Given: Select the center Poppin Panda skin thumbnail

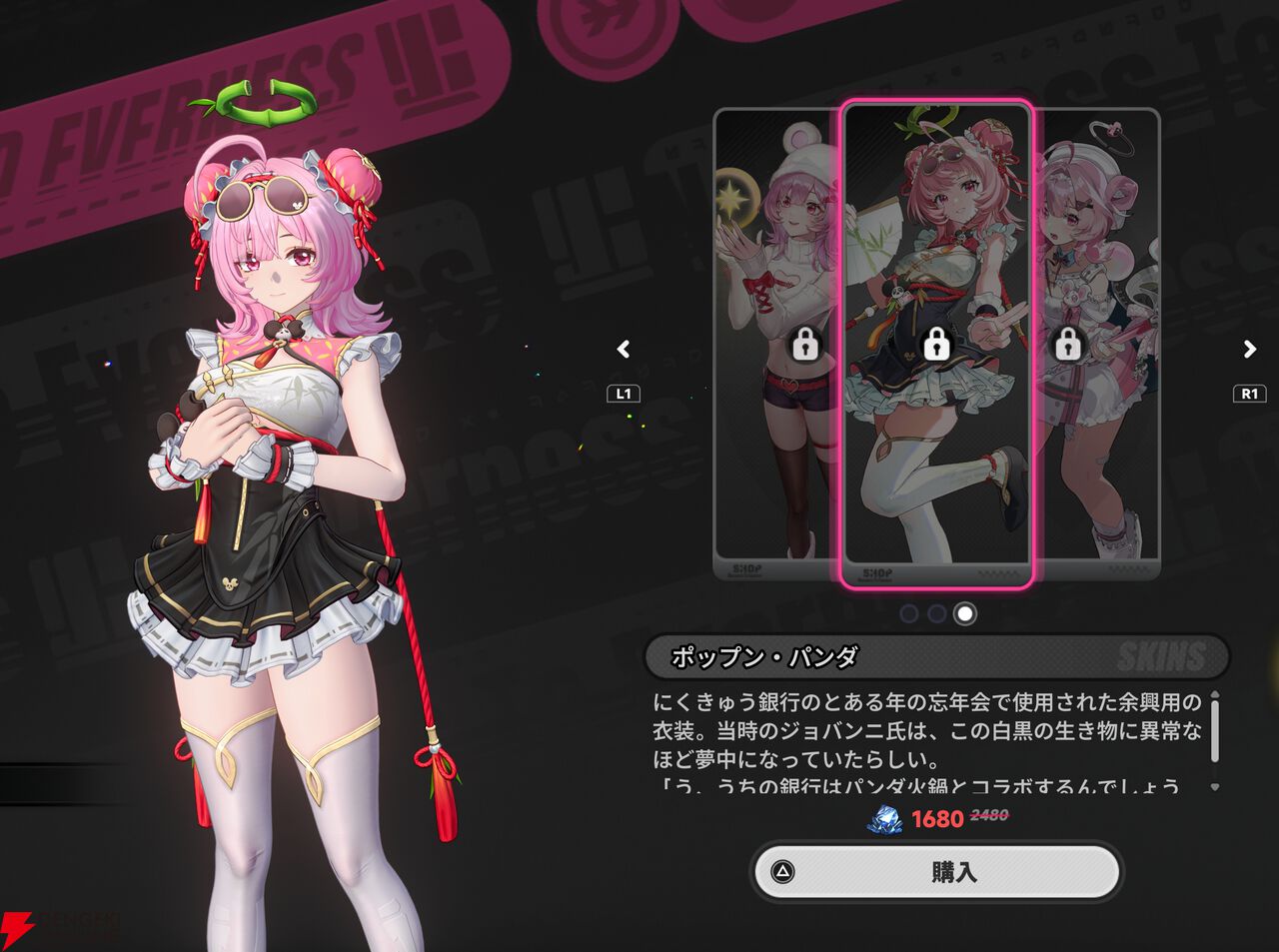Looking at the screenshot, I should pyautogui.click(x=936, y=250).
